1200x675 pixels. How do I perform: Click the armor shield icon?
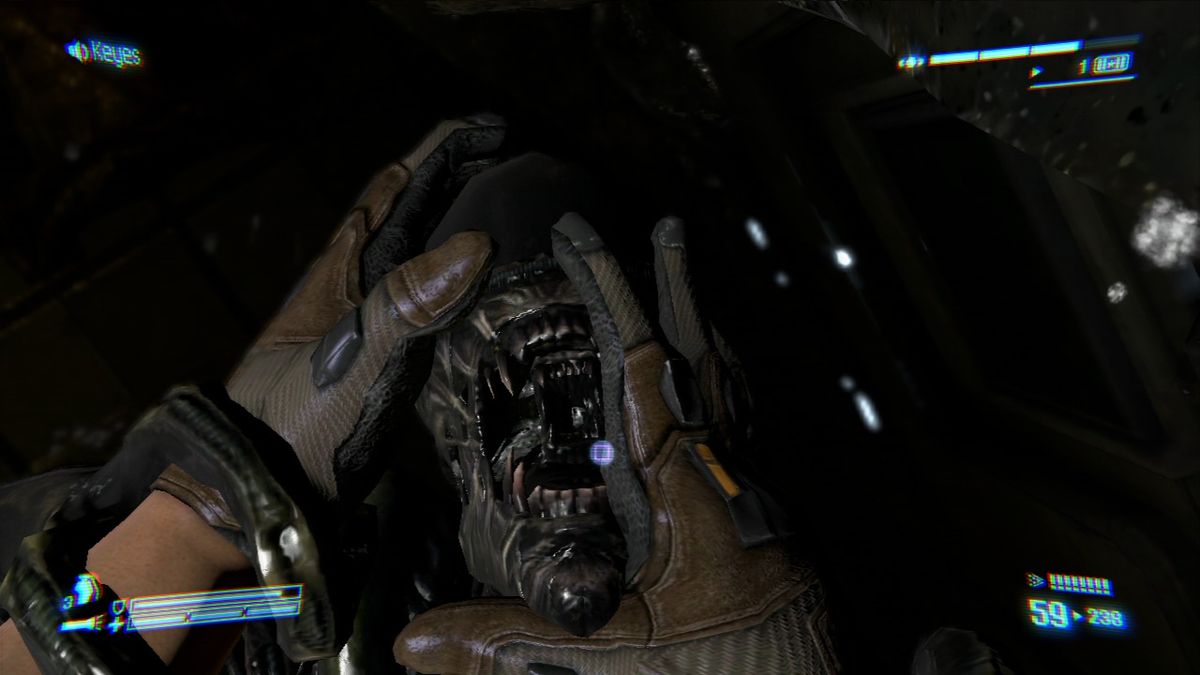pyautogui.click(x=118, y=603)
